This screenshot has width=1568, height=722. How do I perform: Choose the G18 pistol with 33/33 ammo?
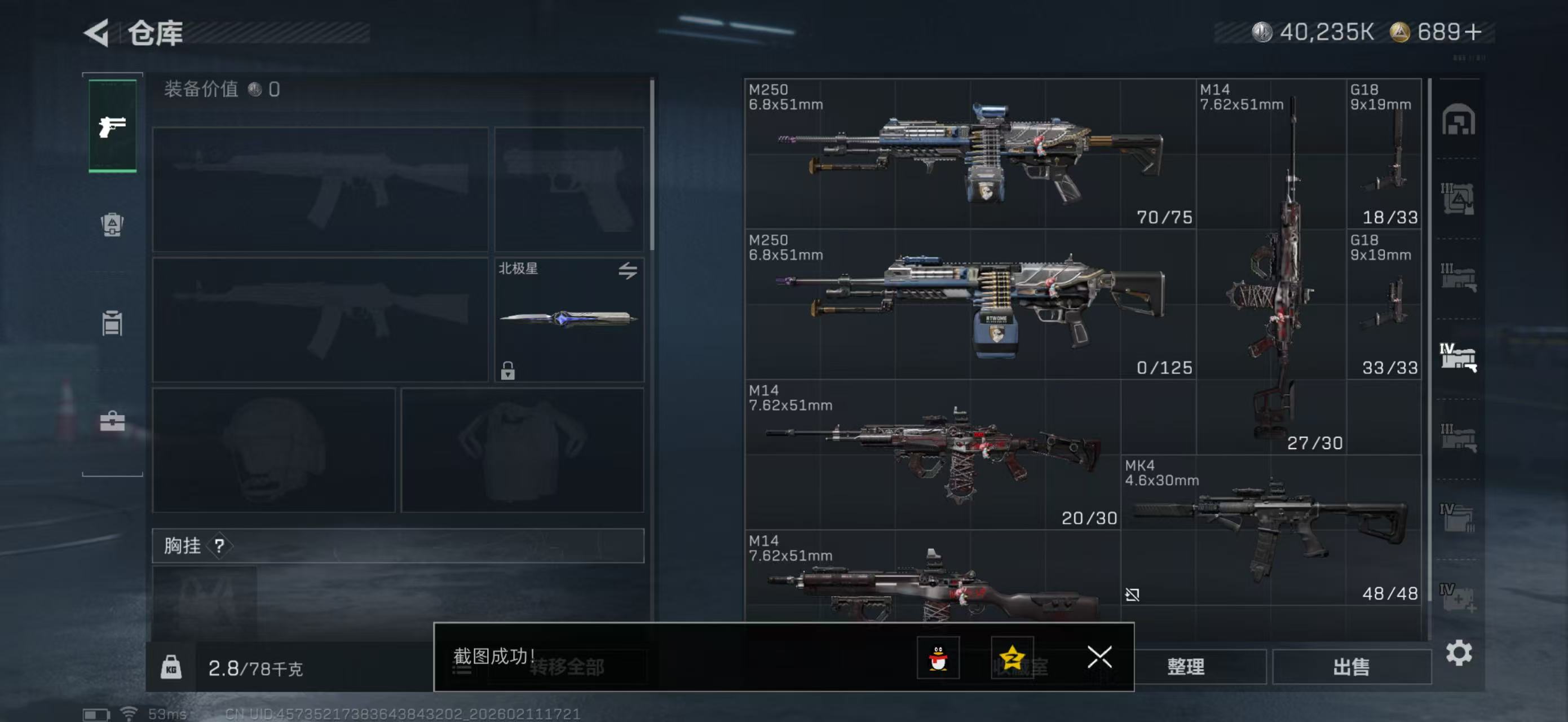click(1385, 305)
